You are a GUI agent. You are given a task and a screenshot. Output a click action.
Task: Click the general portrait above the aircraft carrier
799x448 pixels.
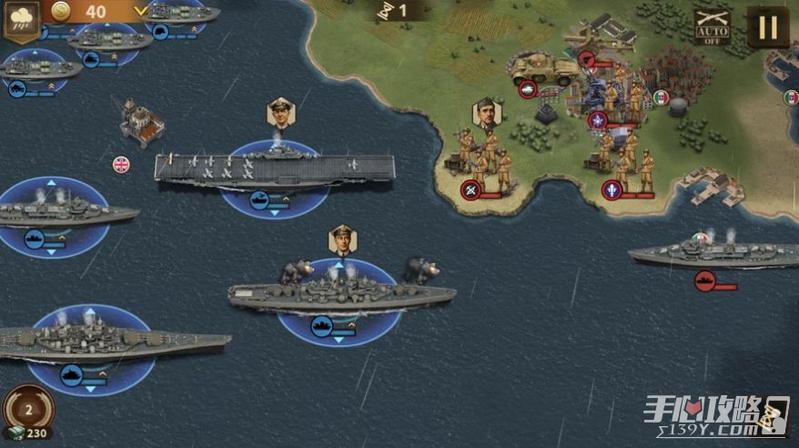coord(280,113)
